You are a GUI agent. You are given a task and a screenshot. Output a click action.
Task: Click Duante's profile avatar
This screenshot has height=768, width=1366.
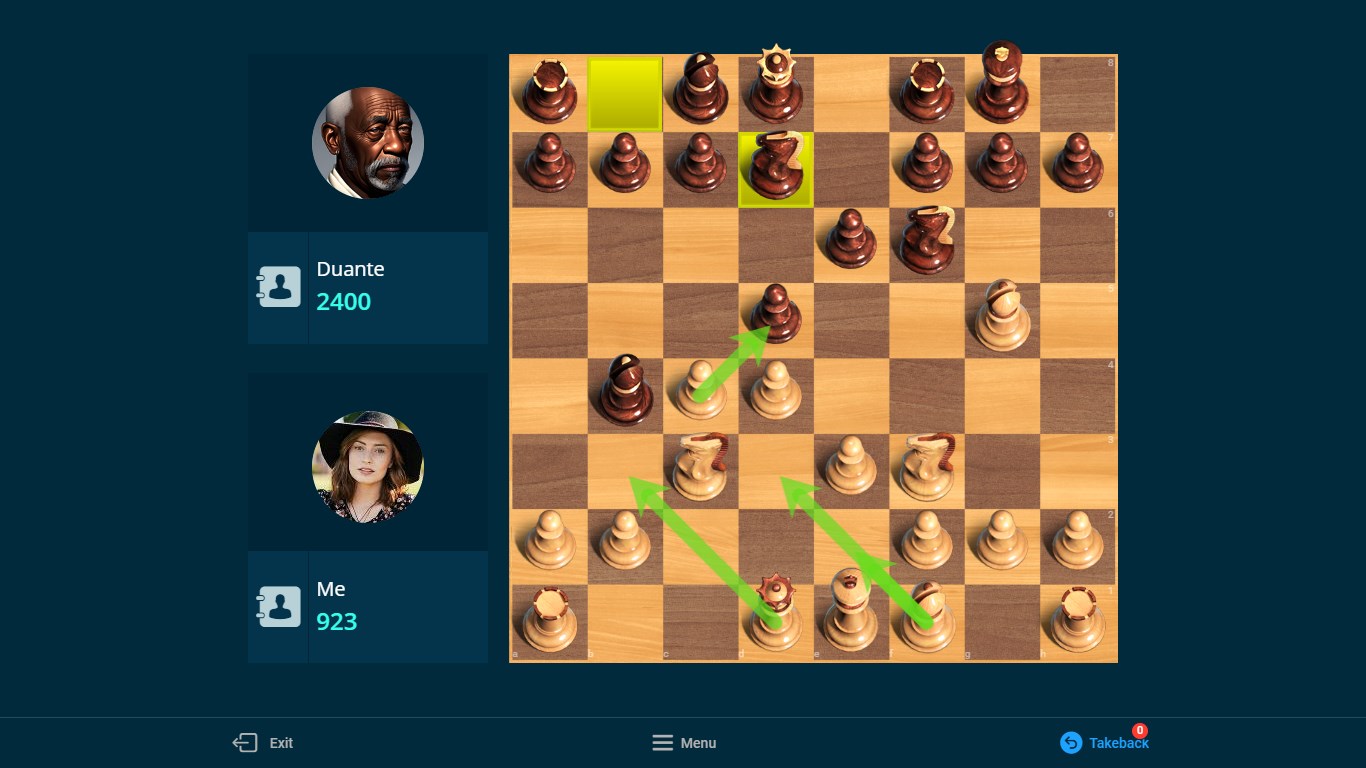pos(367,142)
